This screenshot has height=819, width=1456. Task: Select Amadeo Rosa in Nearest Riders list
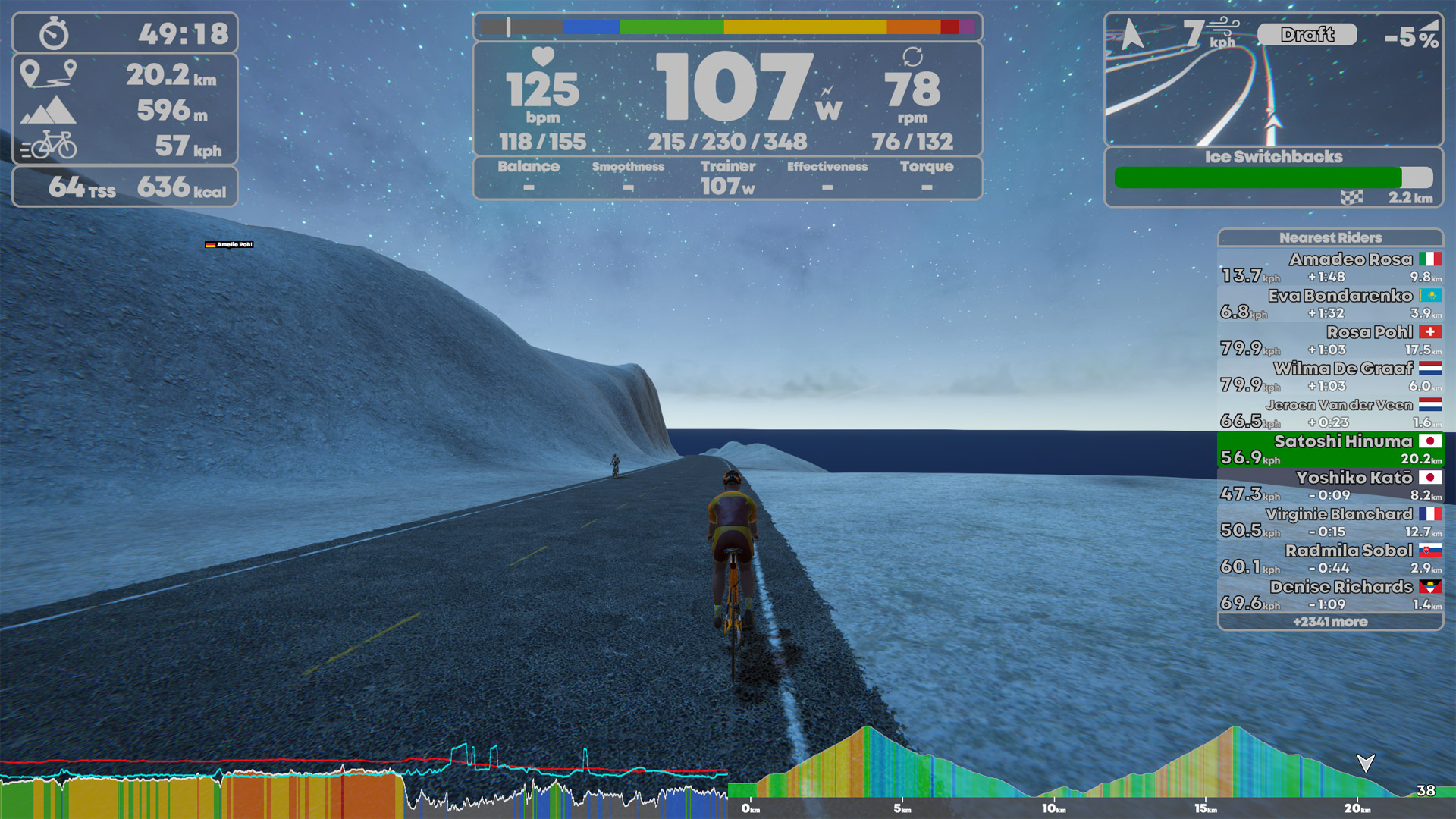click(x=1330, y=268)
